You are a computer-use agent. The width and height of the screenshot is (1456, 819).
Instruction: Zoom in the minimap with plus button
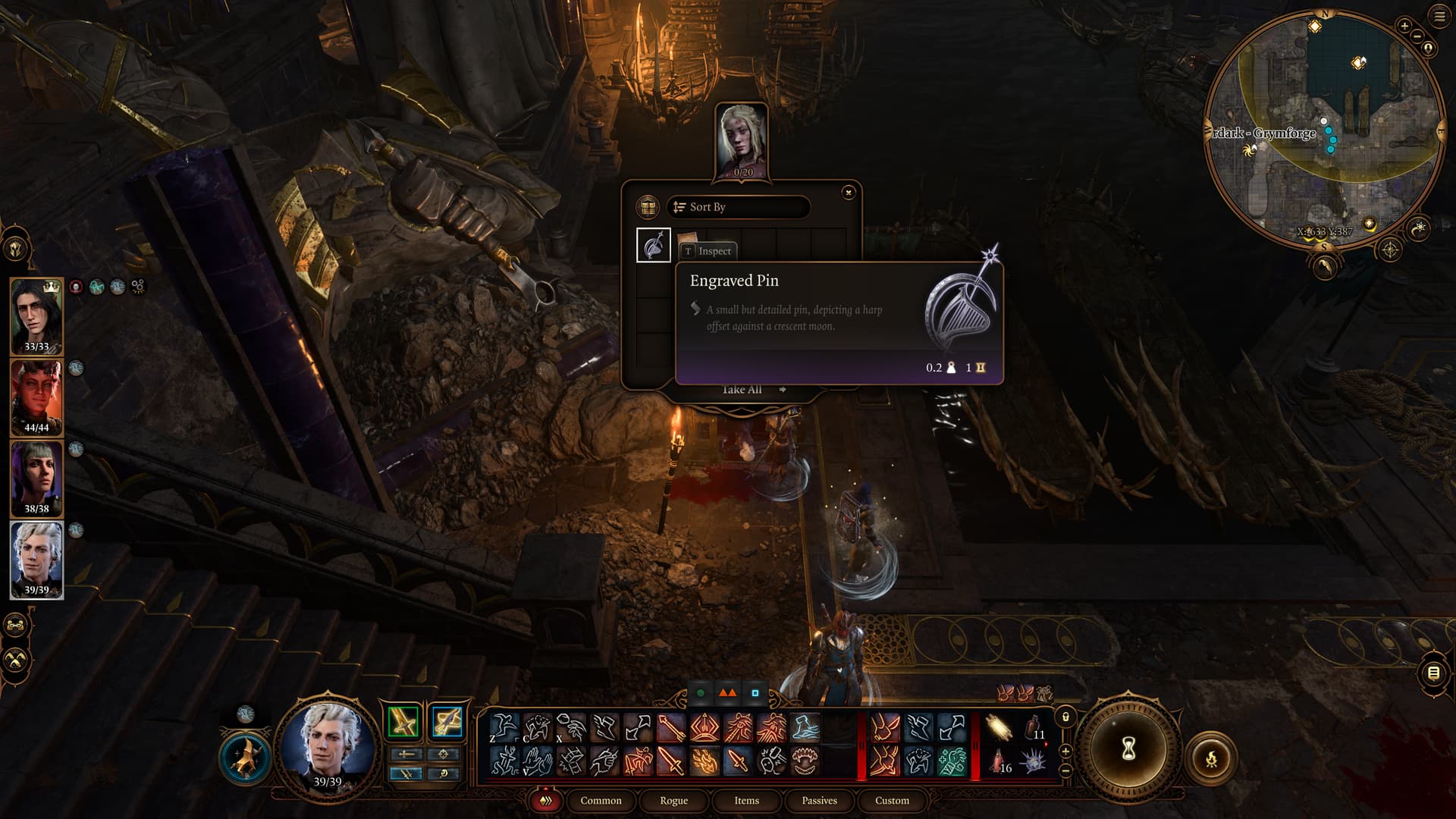click(x=1404, y=27)
